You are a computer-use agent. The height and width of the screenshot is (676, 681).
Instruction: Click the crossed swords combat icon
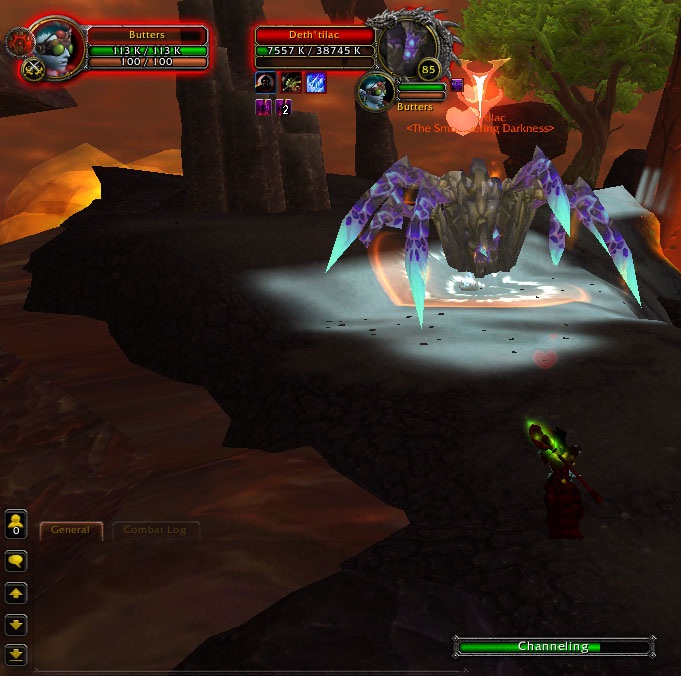click(x=35, y=68)
